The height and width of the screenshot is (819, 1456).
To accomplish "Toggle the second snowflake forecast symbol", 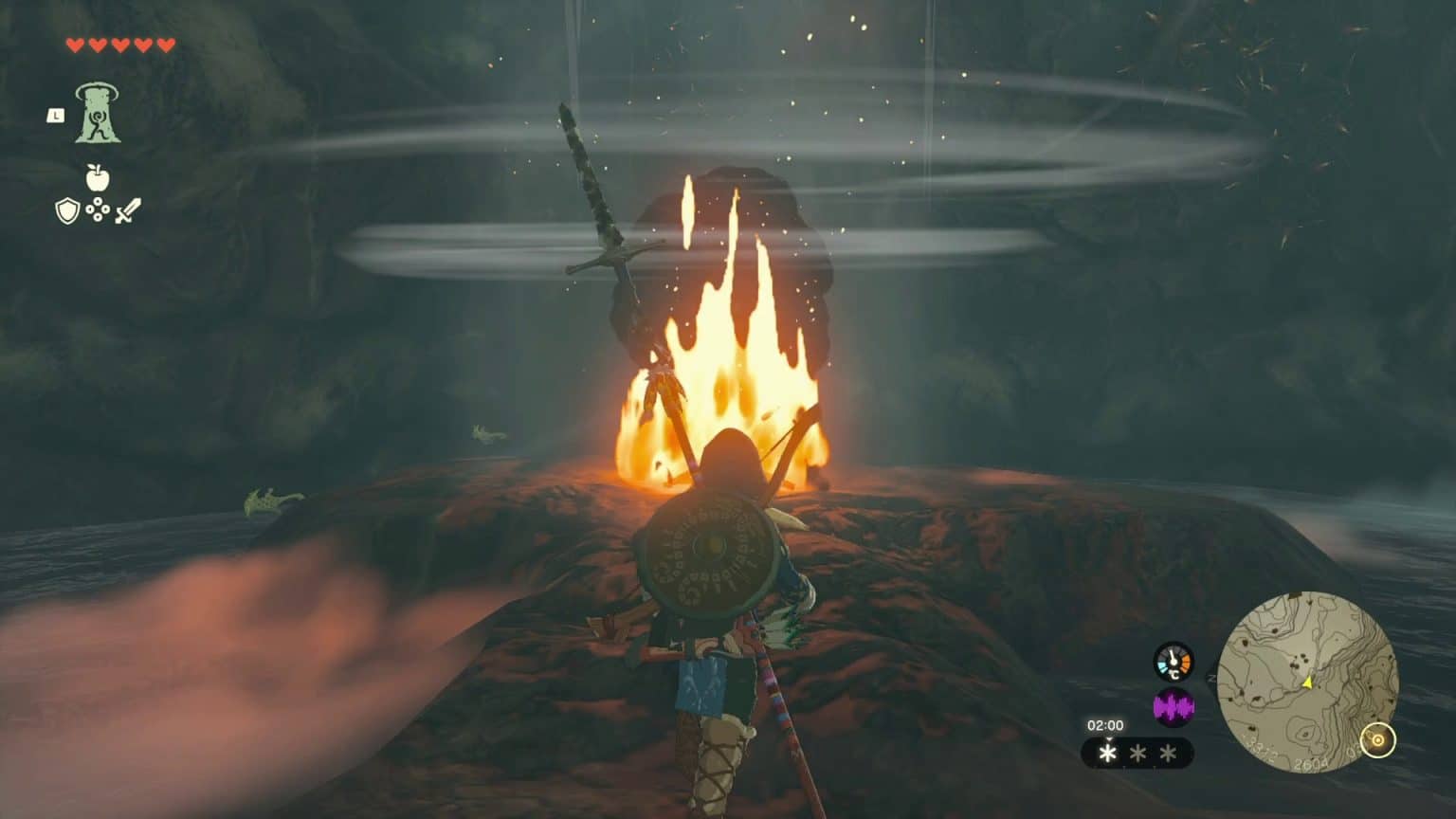I will click(x=1138, y=754).
